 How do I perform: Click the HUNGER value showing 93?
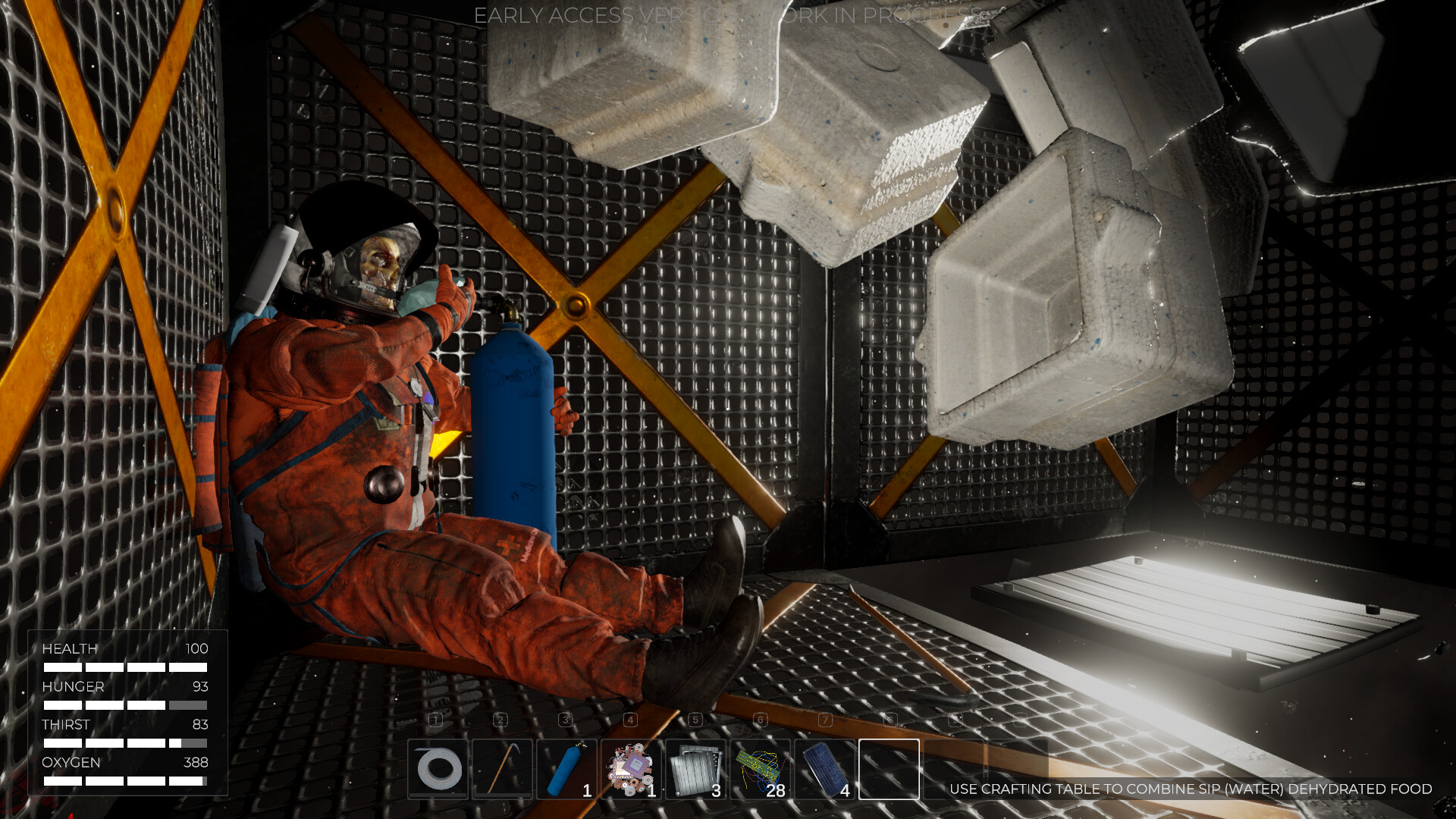[202, 687]
